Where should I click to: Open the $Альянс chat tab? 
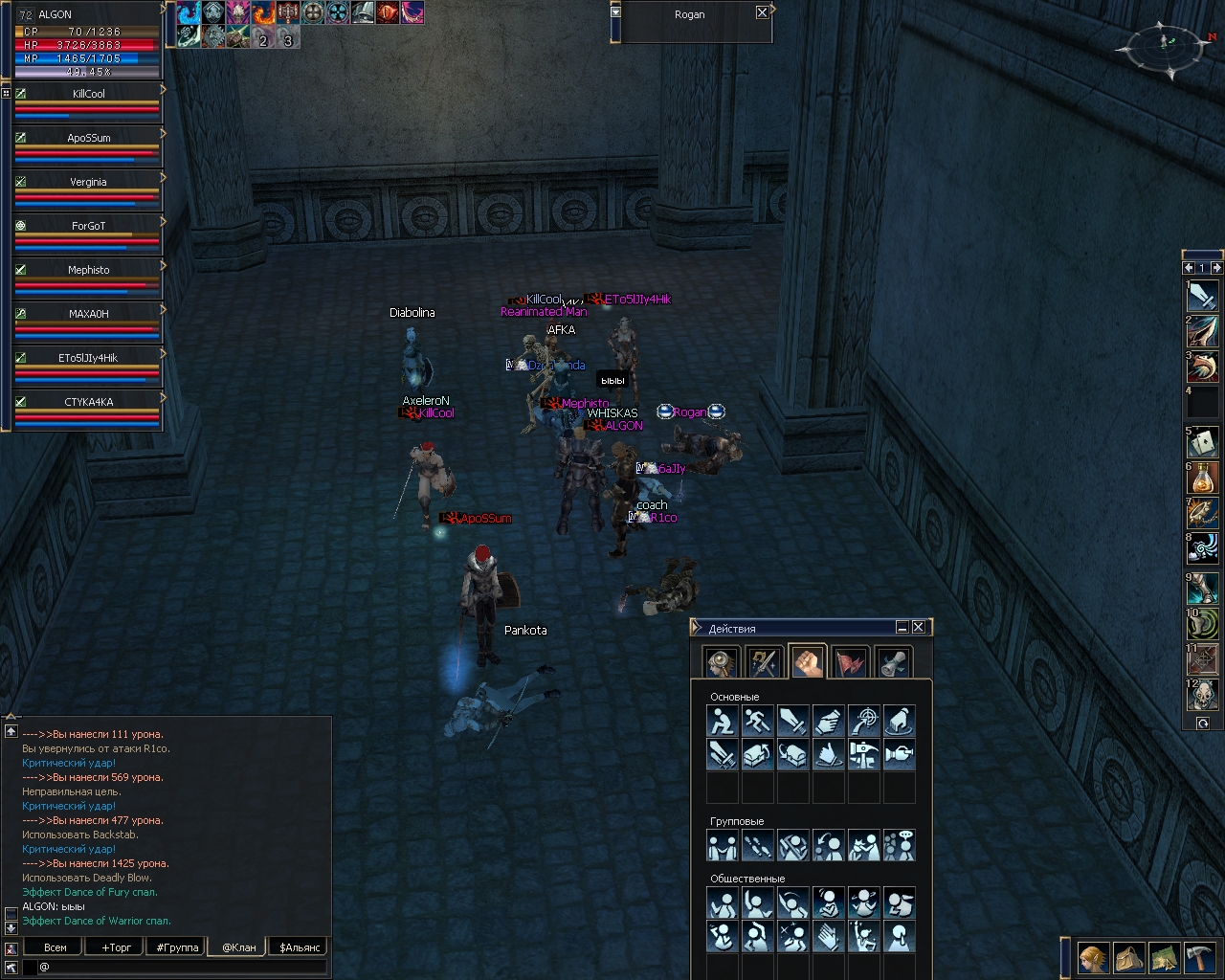300,947
